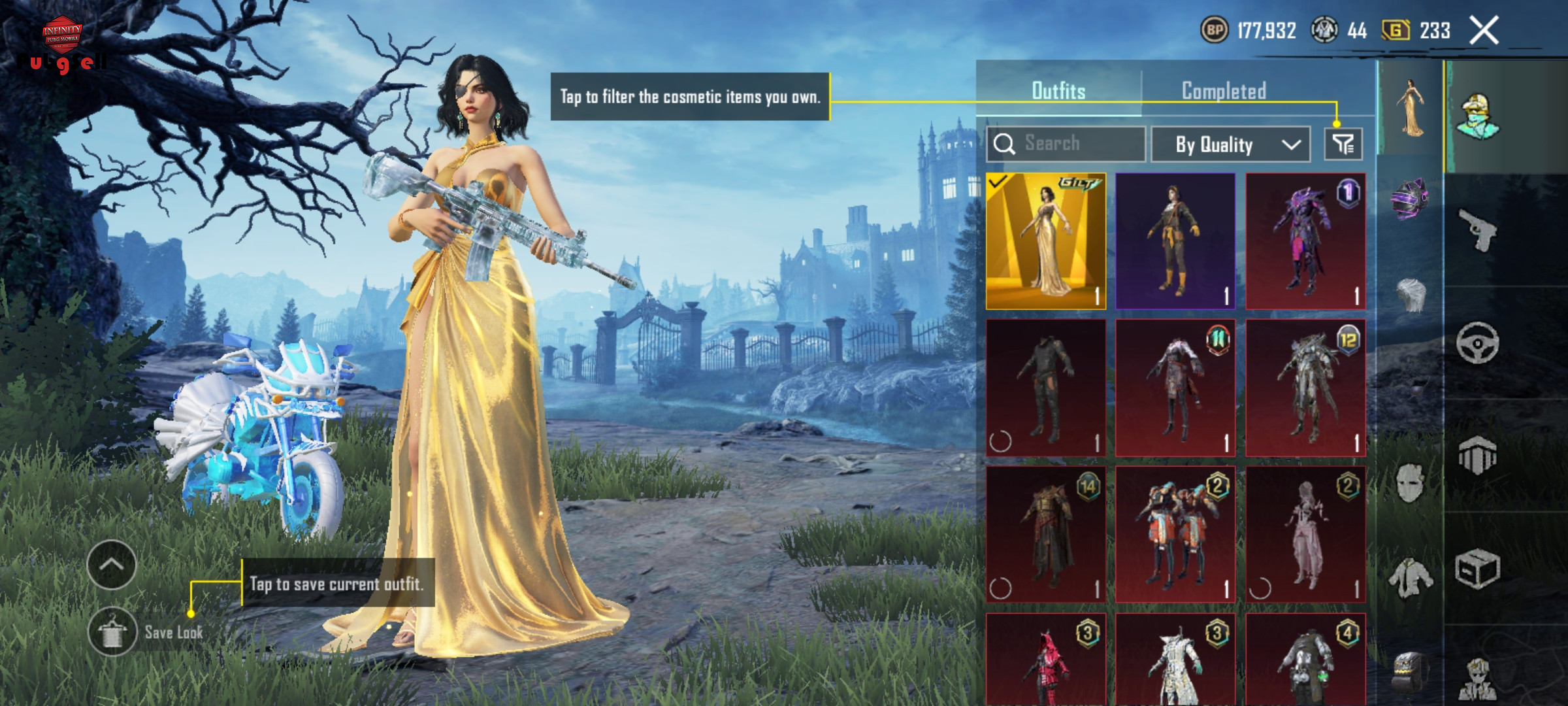1568x706 pixels.
Task: Close the inventory with the X button
Action: point(1484,31)
